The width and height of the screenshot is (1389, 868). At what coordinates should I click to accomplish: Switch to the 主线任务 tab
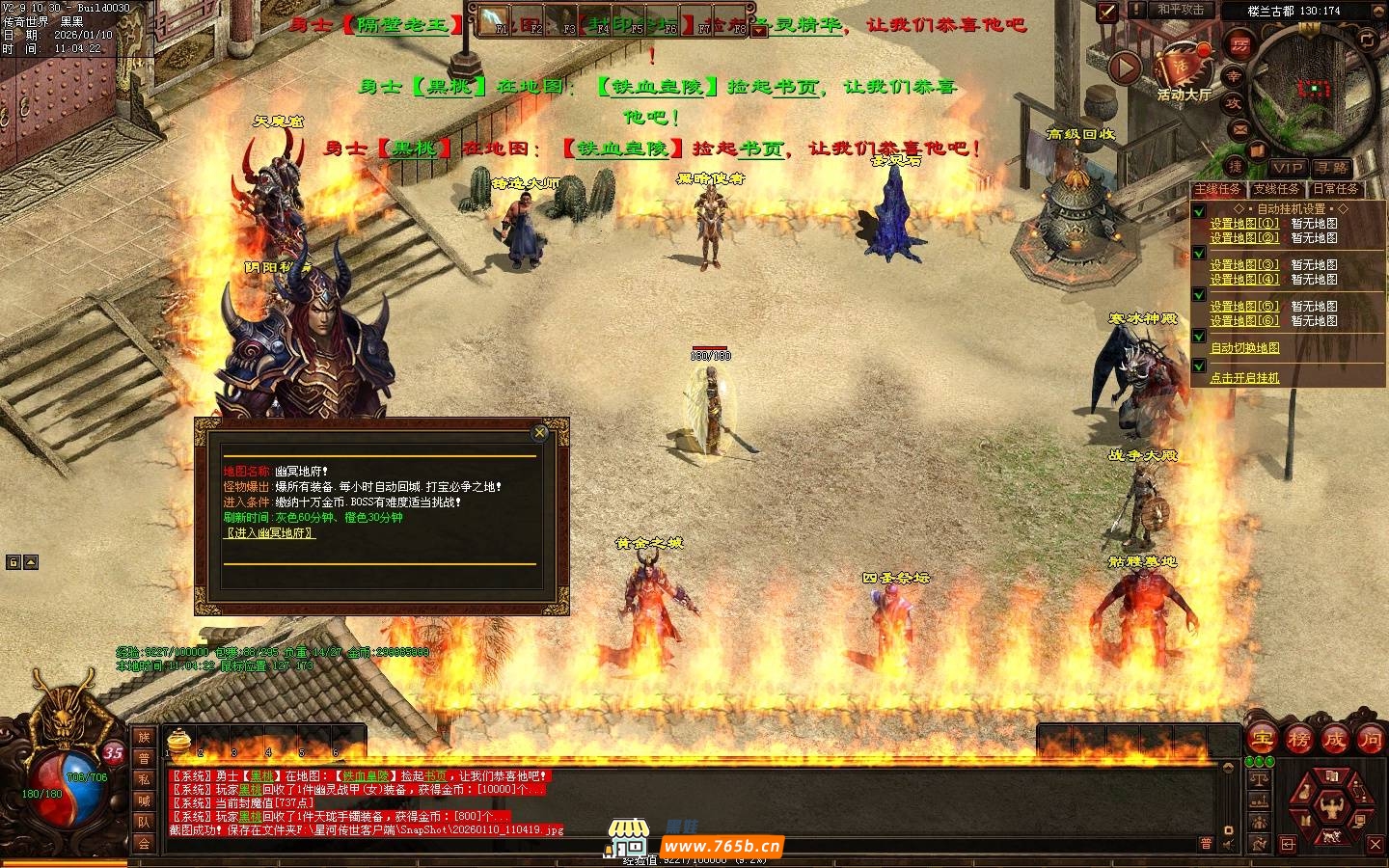click(x=1218, y=189)
